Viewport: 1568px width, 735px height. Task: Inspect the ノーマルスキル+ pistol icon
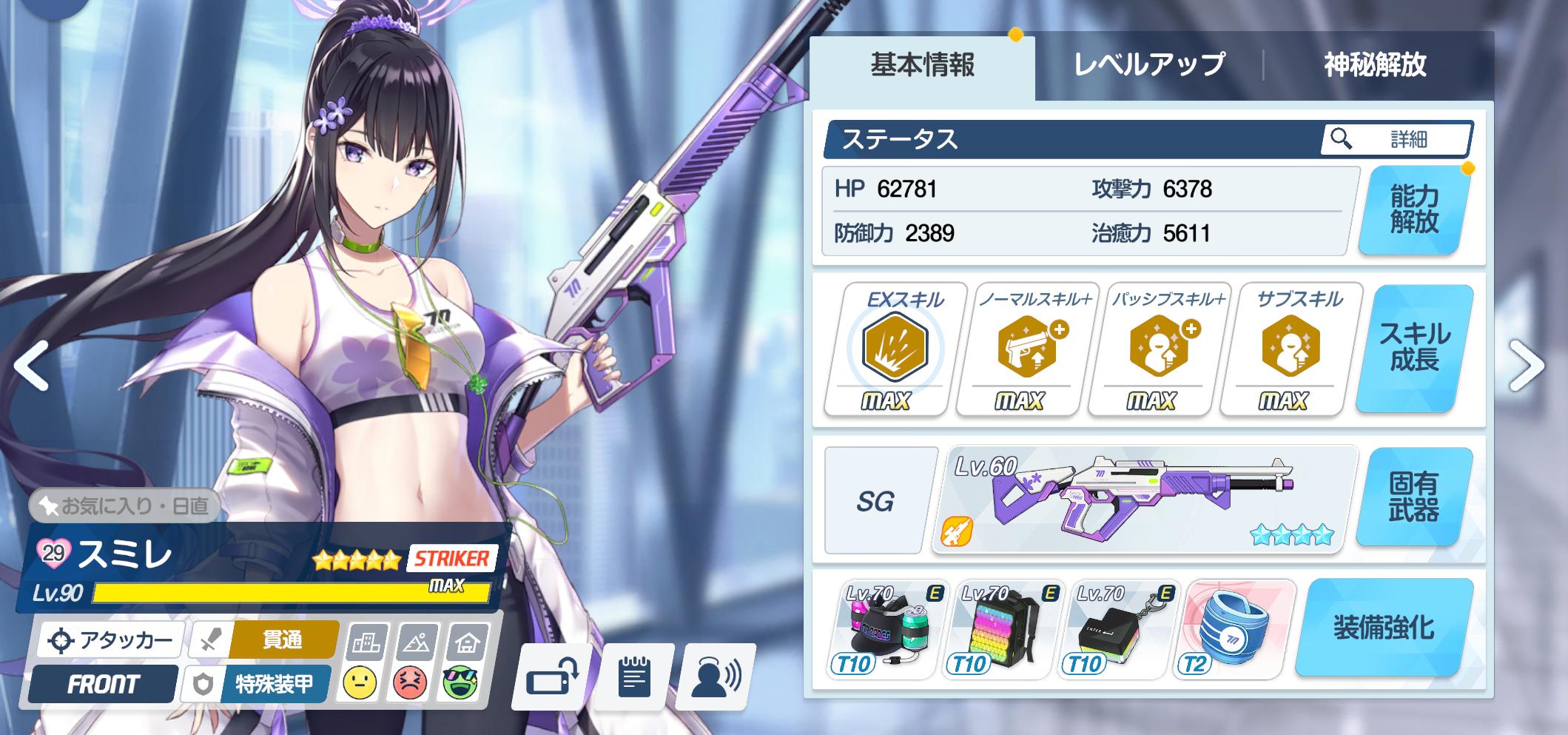(1027, 346)
